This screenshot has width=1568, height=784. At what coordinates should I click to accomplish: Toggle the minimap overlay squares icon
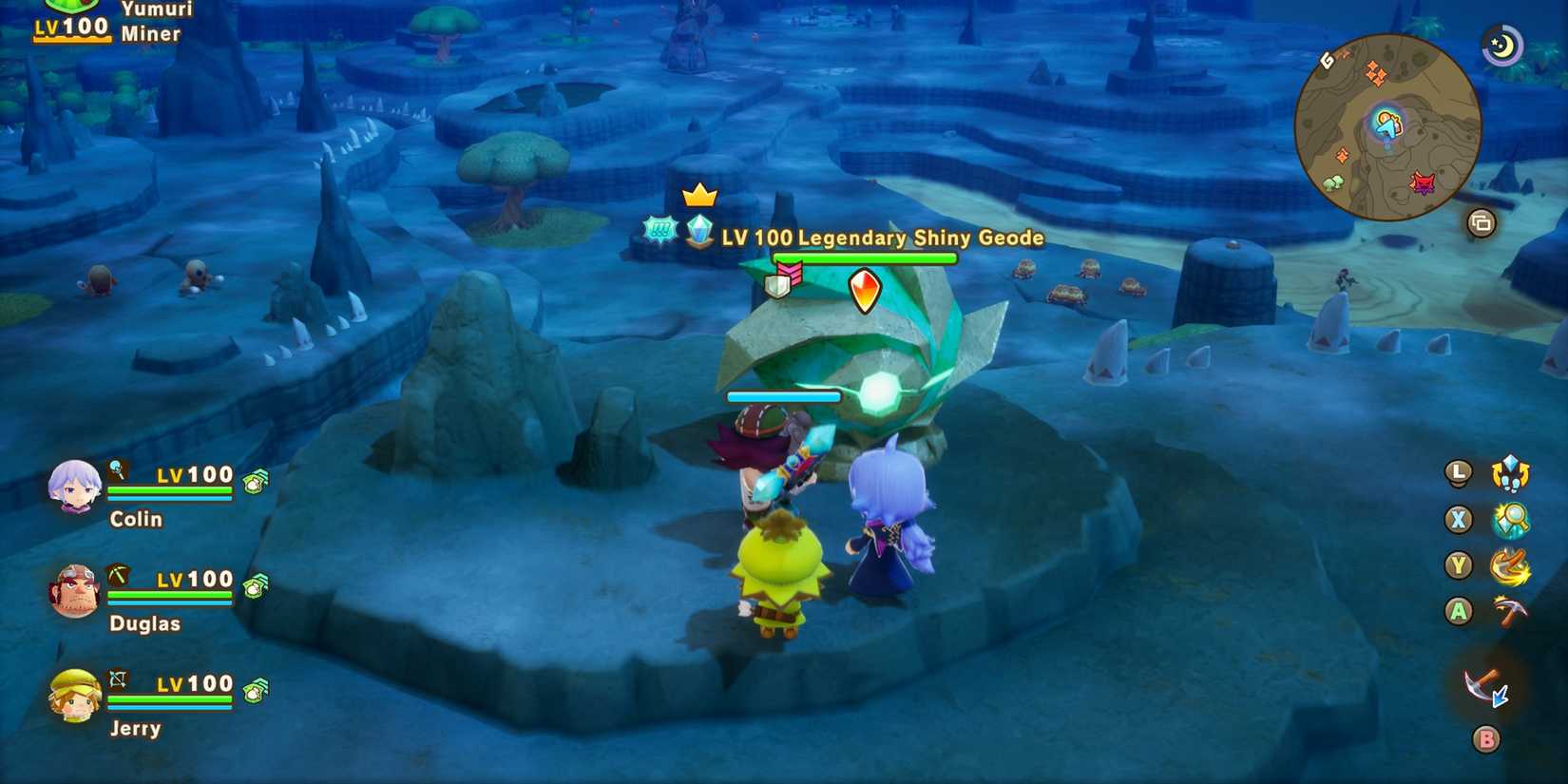(x=1482, y=221)
